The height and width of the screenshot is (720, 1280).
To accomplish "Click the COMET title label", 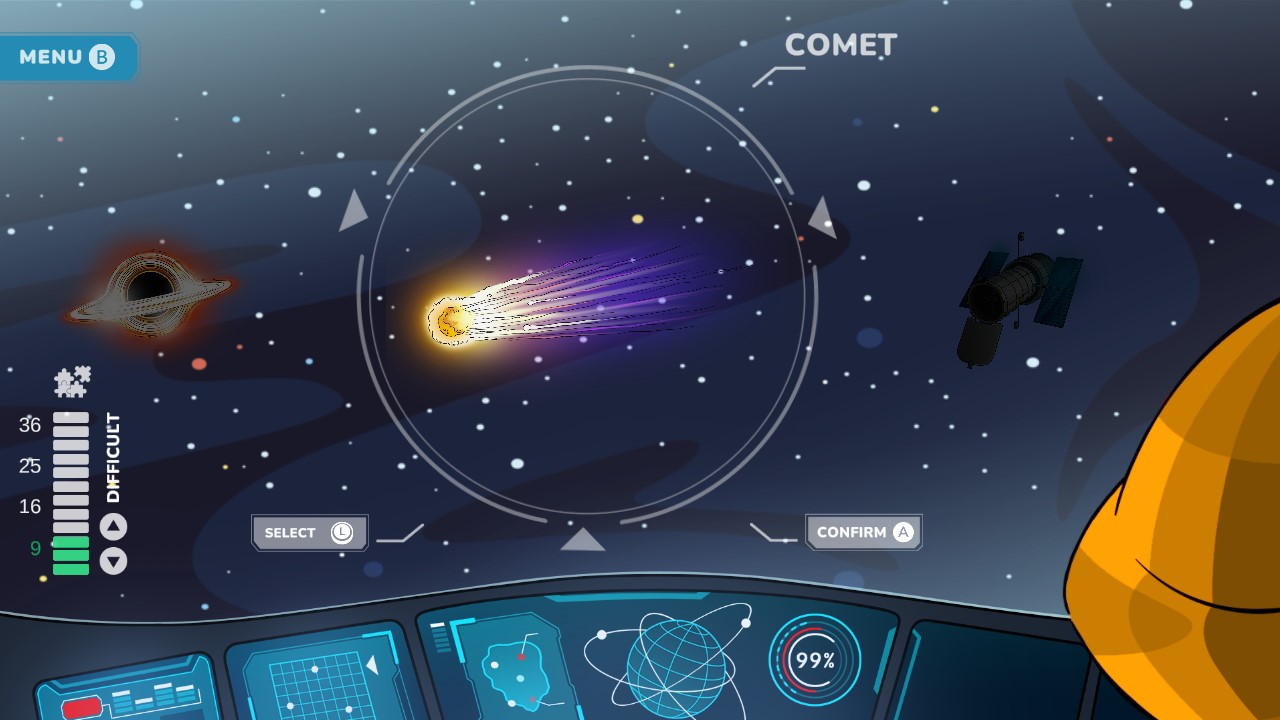I will point(841,44).
